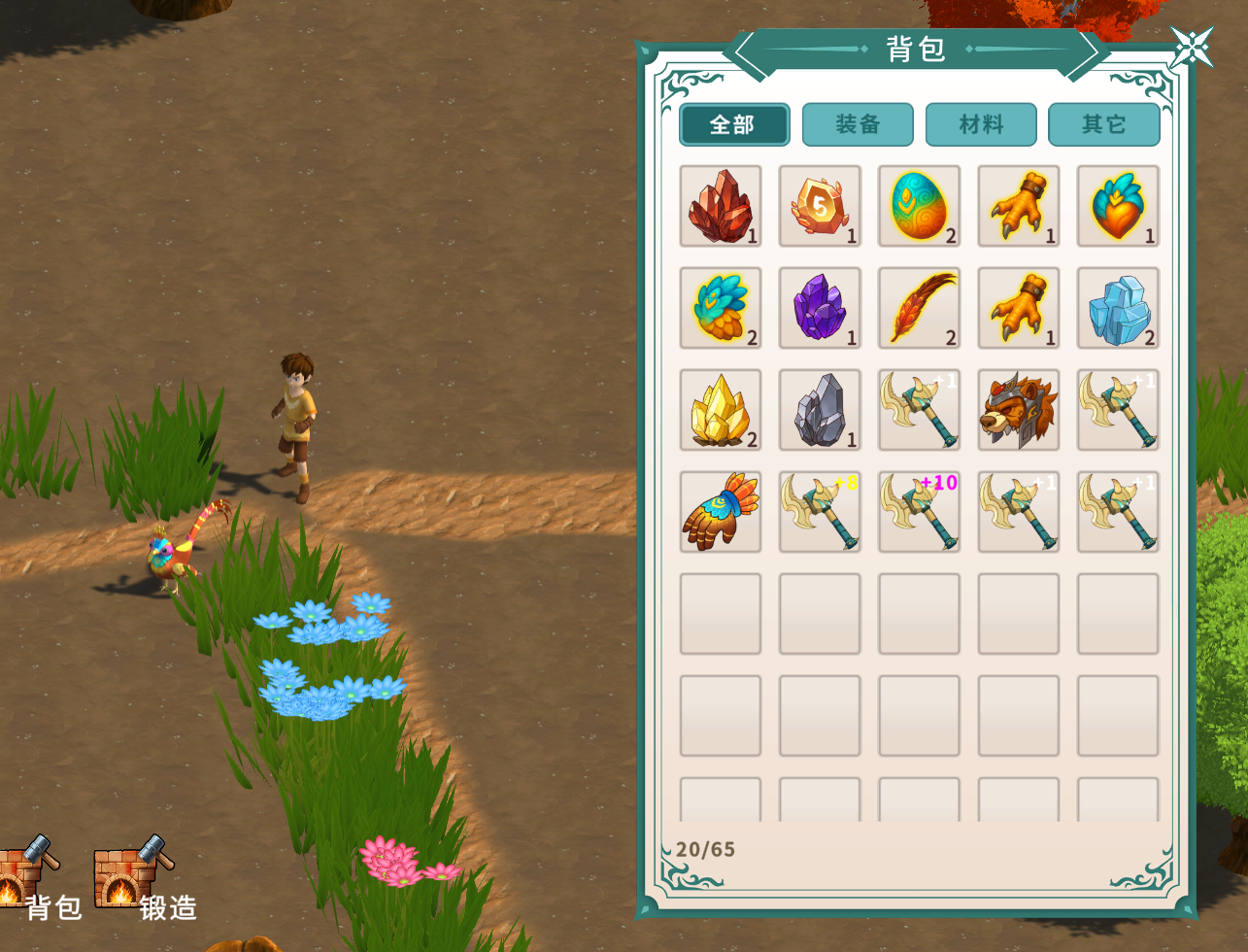Select the red crystal cluster slot

721,206
